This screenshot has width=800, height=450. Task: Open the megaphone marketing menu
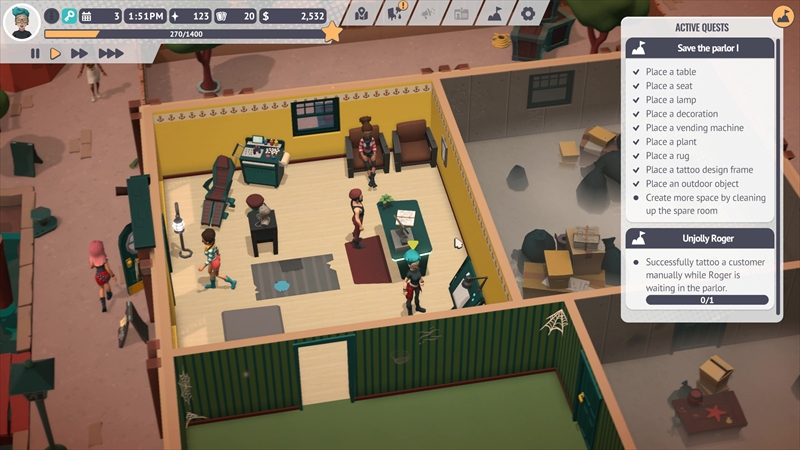[x=428, y=14]
